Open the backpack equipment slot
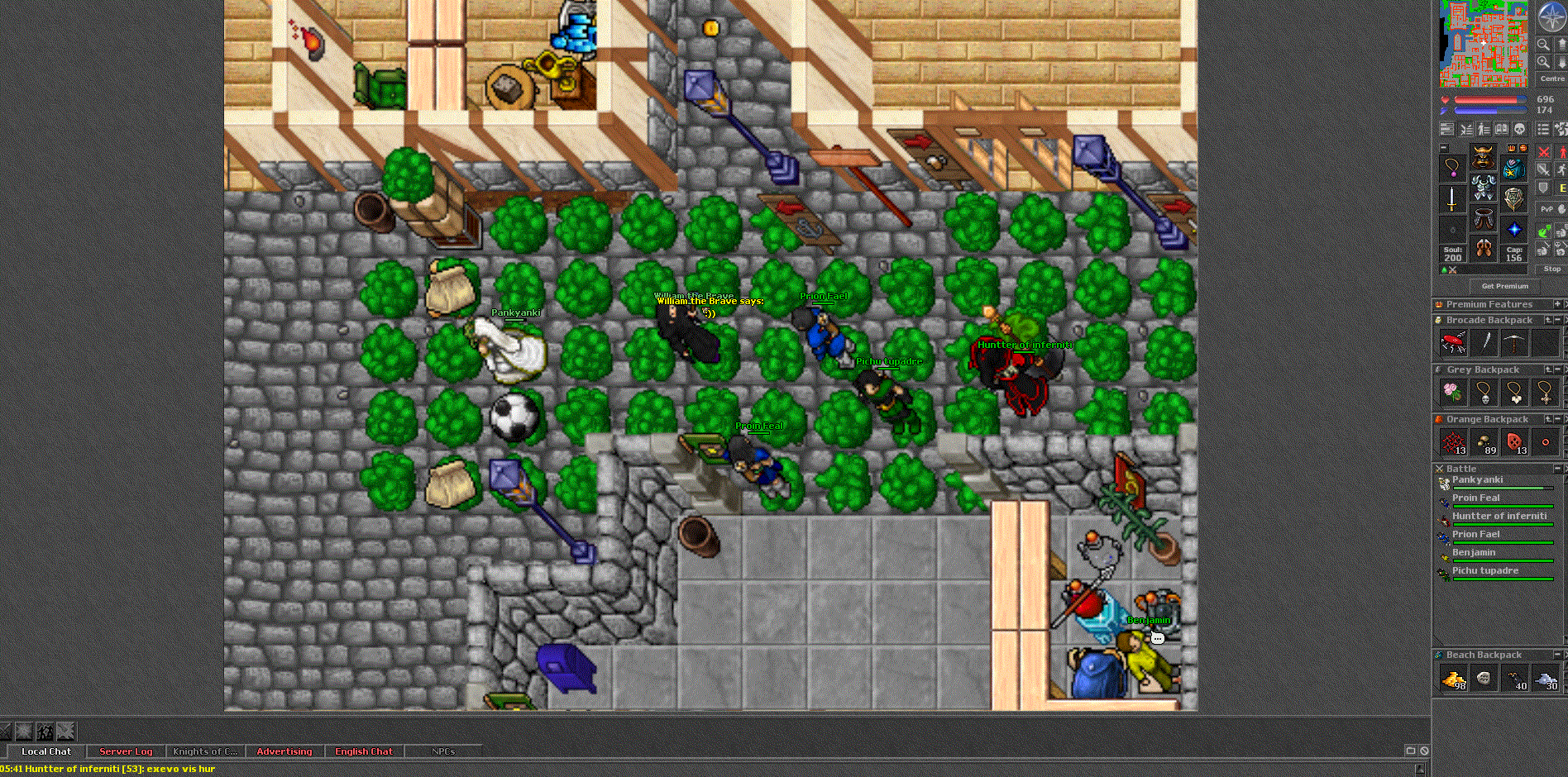The width and height of the screenshot is (1568, 777). tap(1513, 169)
